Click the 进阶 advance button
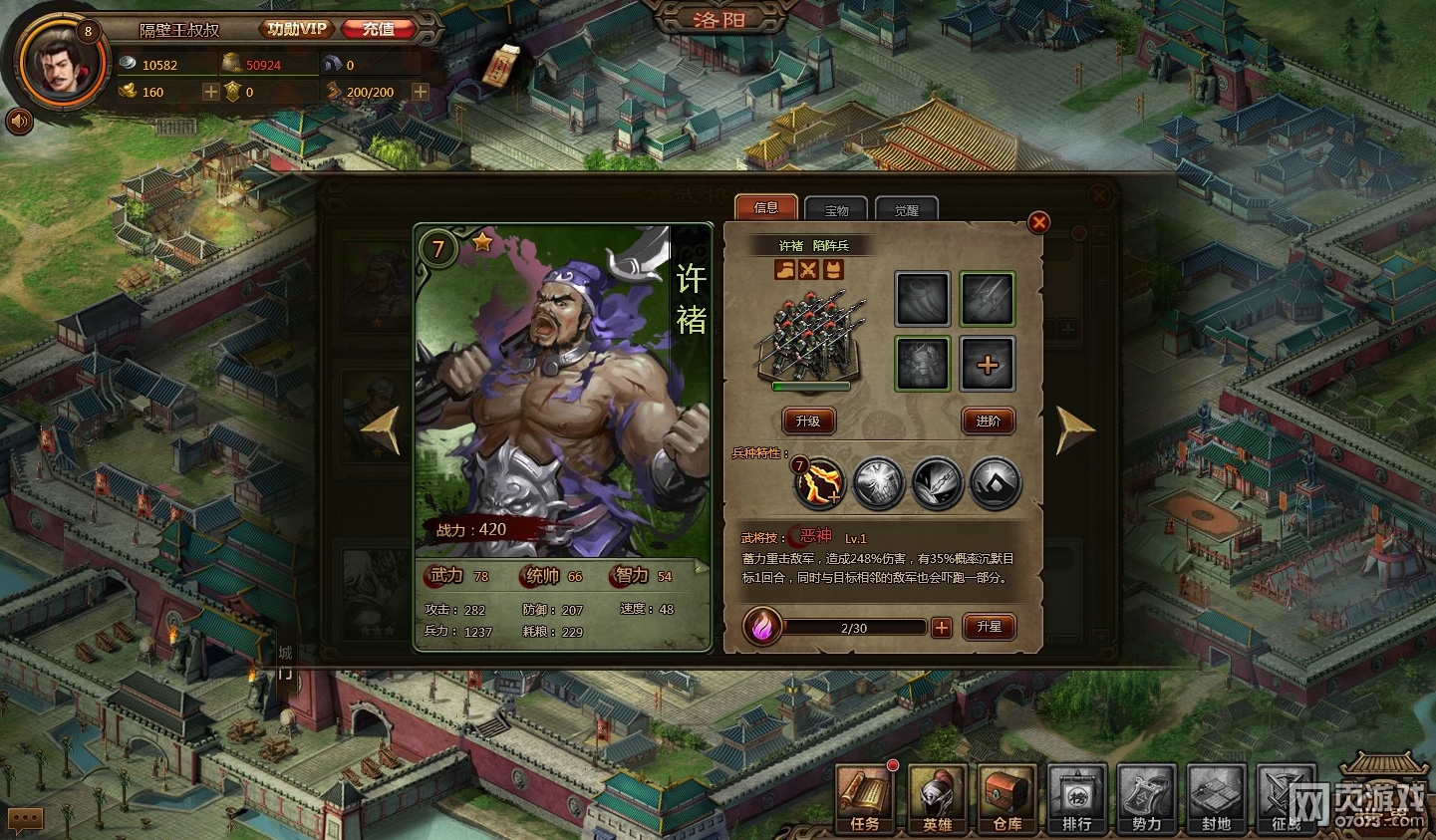 (x=988, y=420)
